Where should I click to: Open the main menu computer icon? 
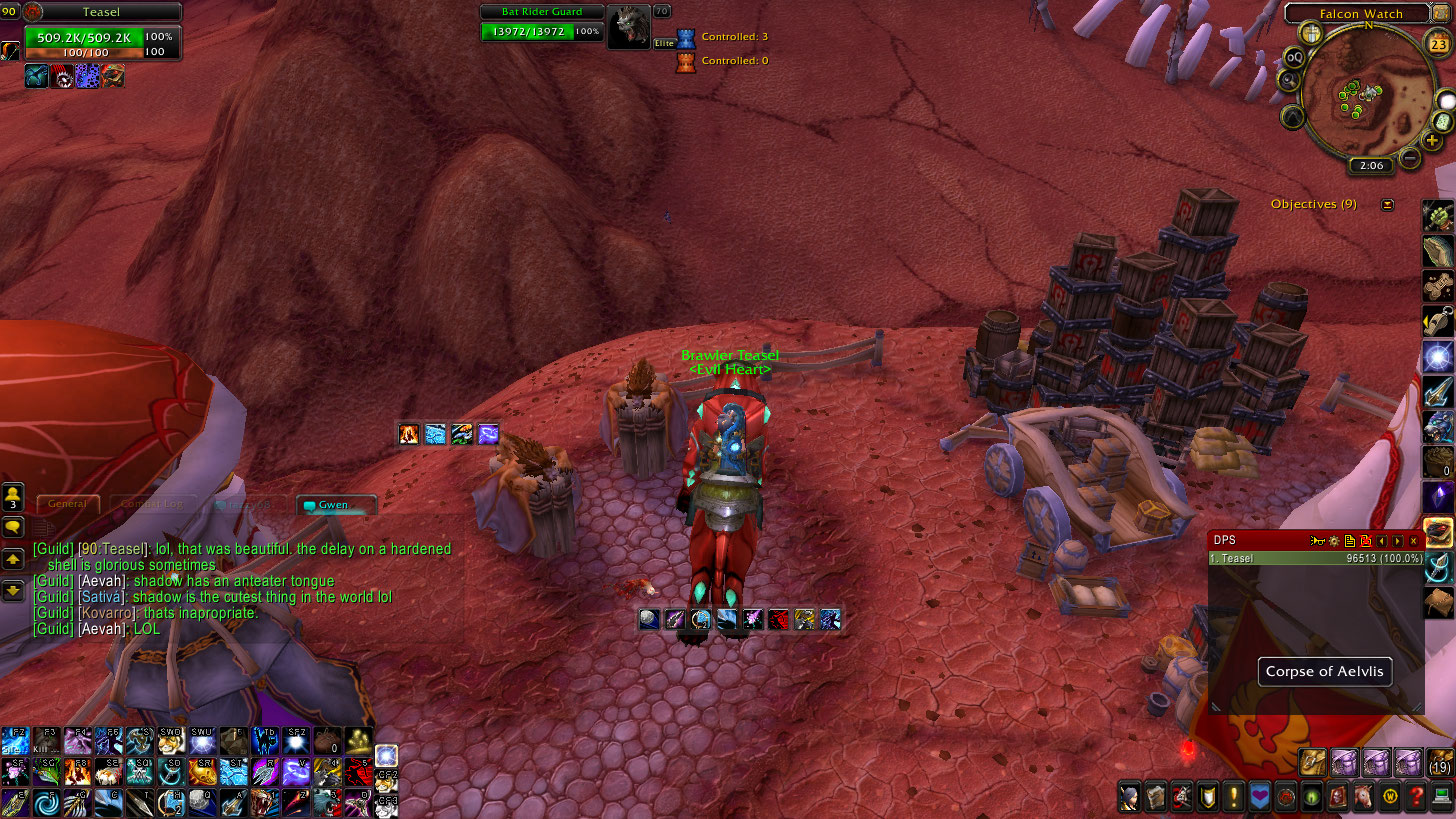pos(1441,797)
